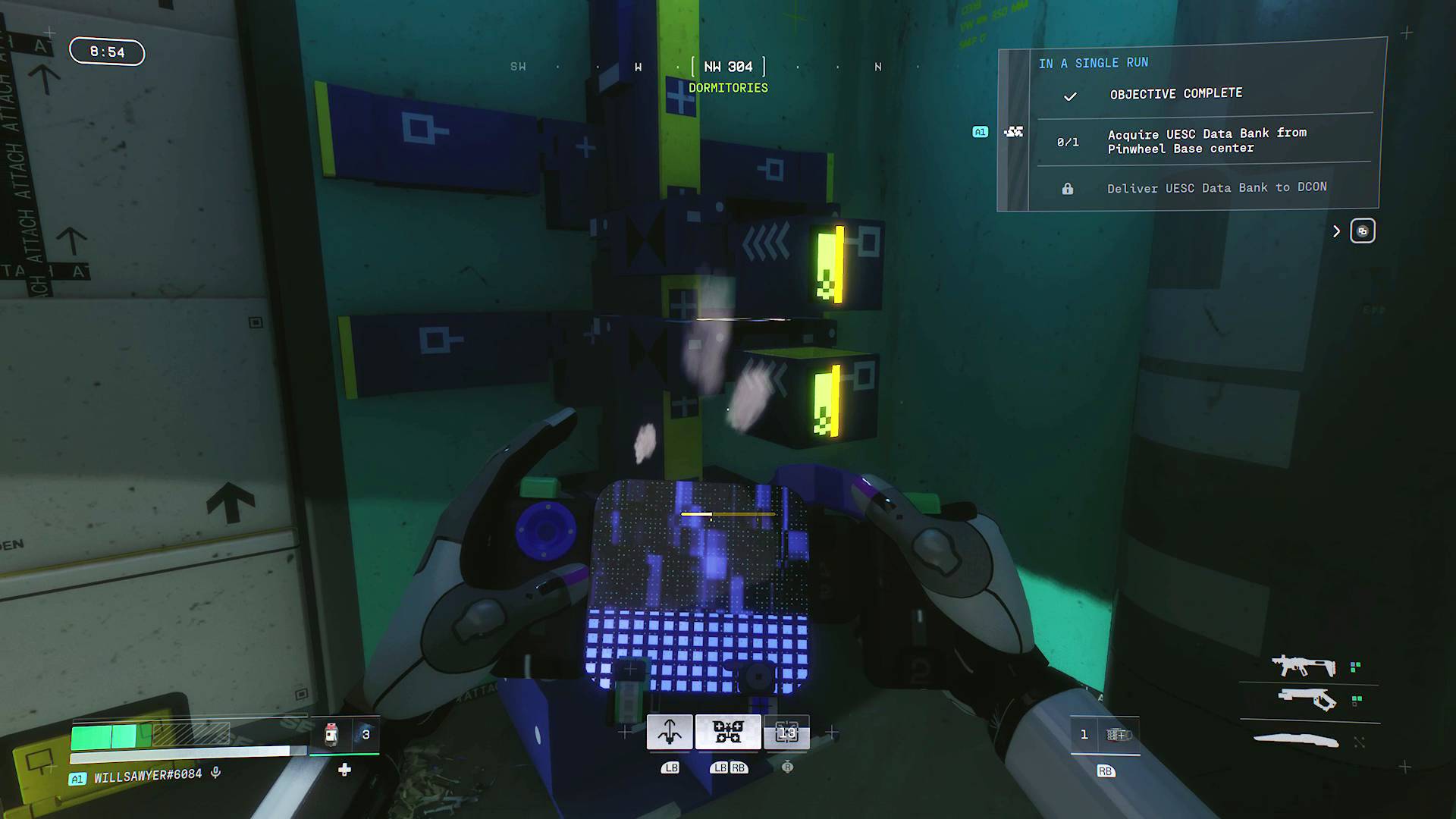Expand the Acquire UESC Data Bank objective entry
The width and height of the screenshot is (1456, 819).
(x=1207, y=140)
